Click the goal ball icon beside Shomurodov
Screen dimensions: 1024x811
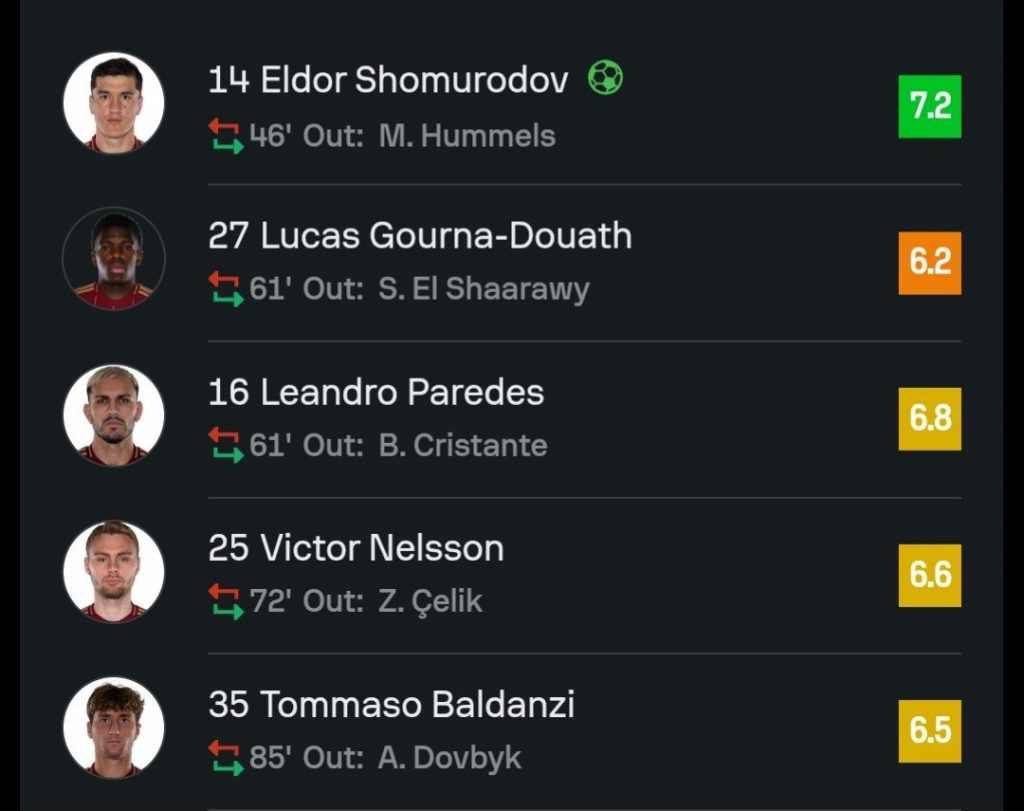[x=605, y=78]
